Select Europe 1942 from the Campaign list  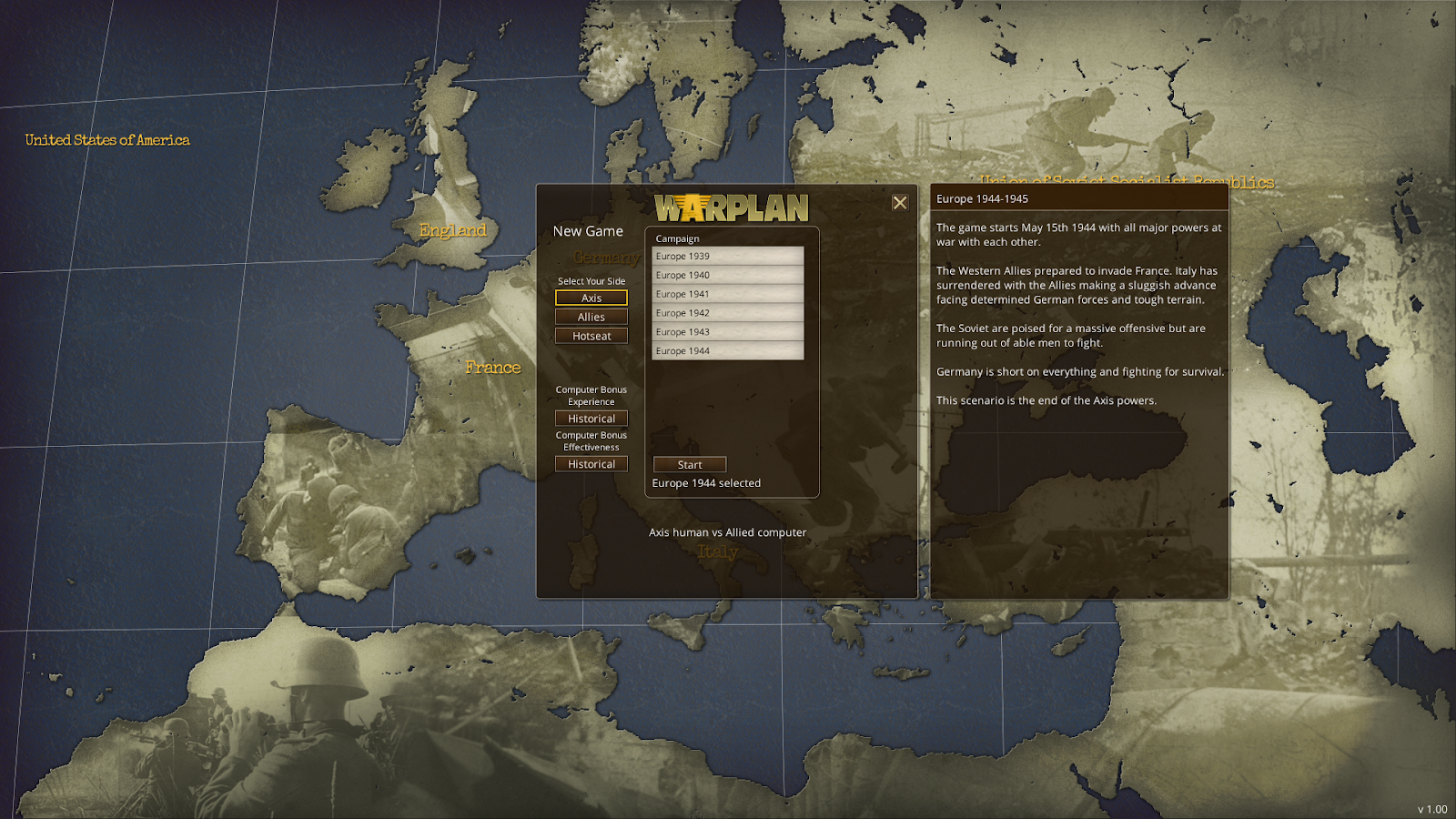726,312
